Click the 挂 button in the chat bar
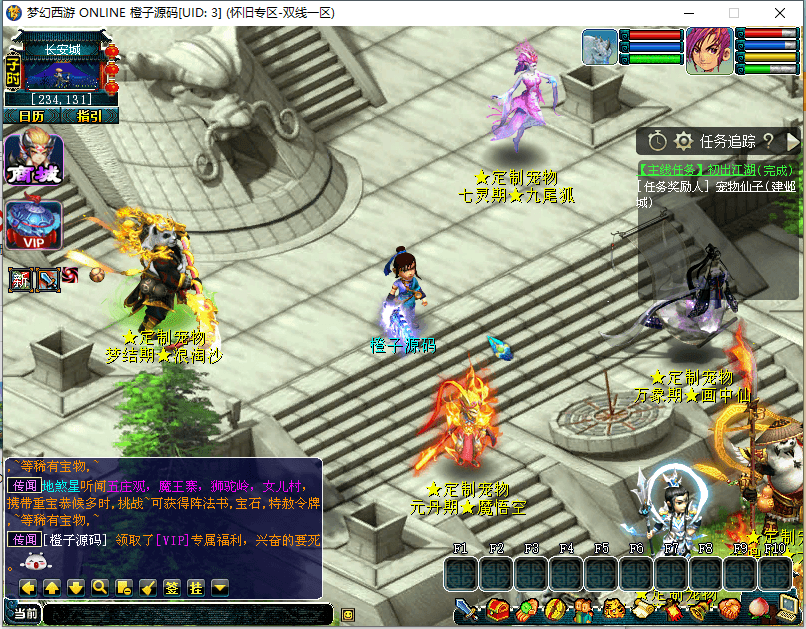Viewport: 806px width, 629px height. [196, 587]
